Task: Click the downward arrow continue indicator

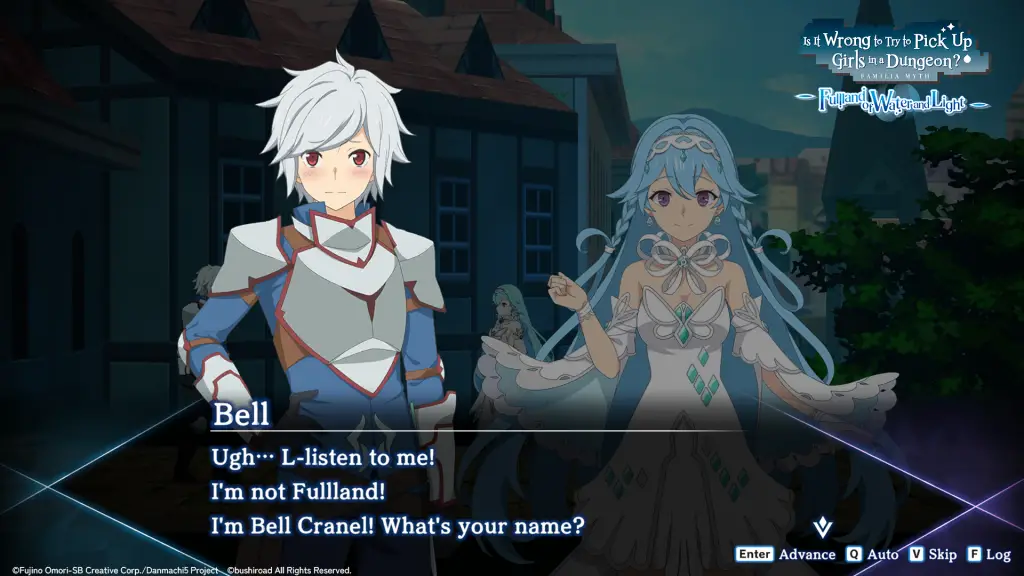Action: (823, 525)
